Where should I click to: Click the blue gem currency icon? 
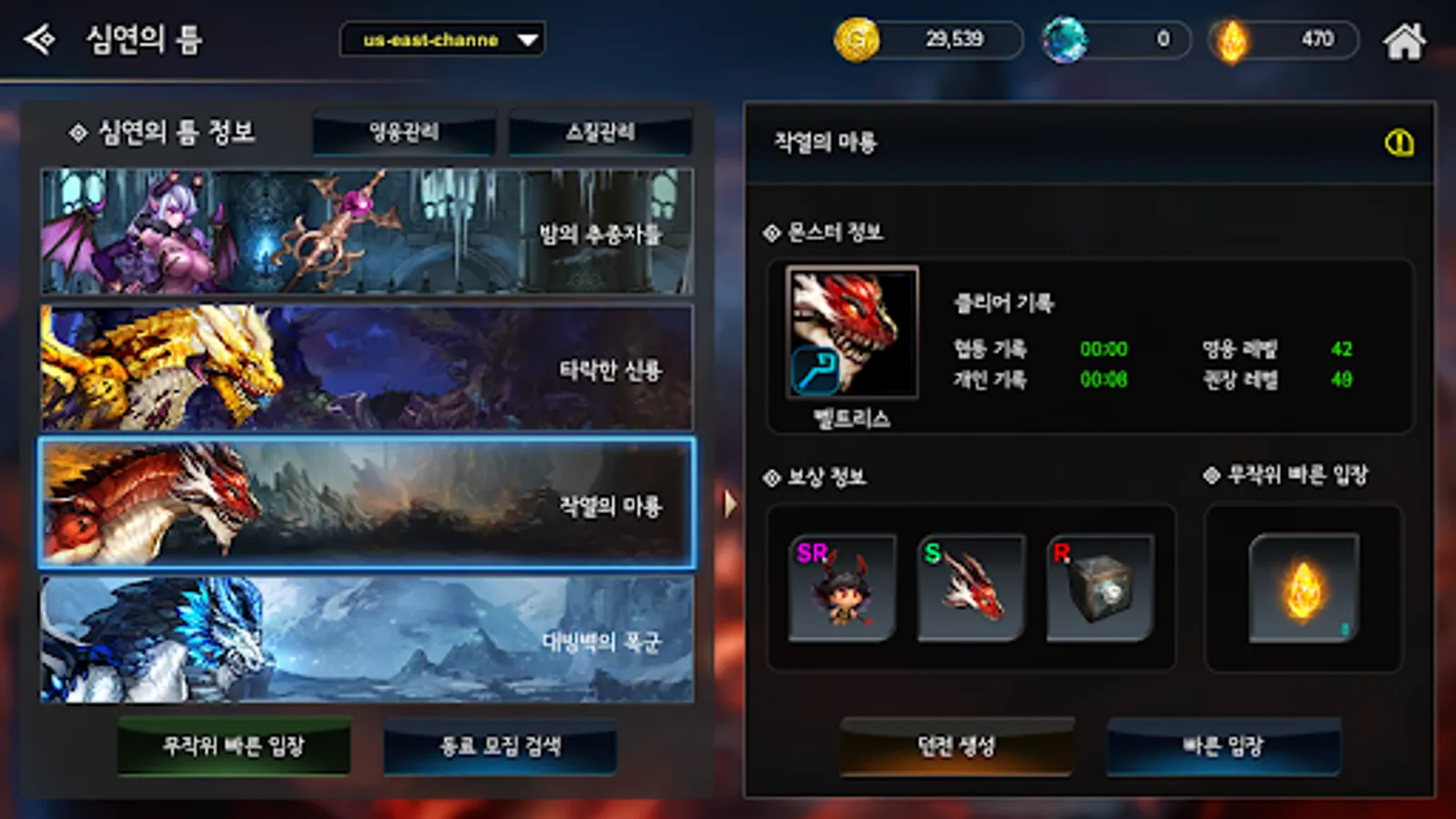[1067, 39]
